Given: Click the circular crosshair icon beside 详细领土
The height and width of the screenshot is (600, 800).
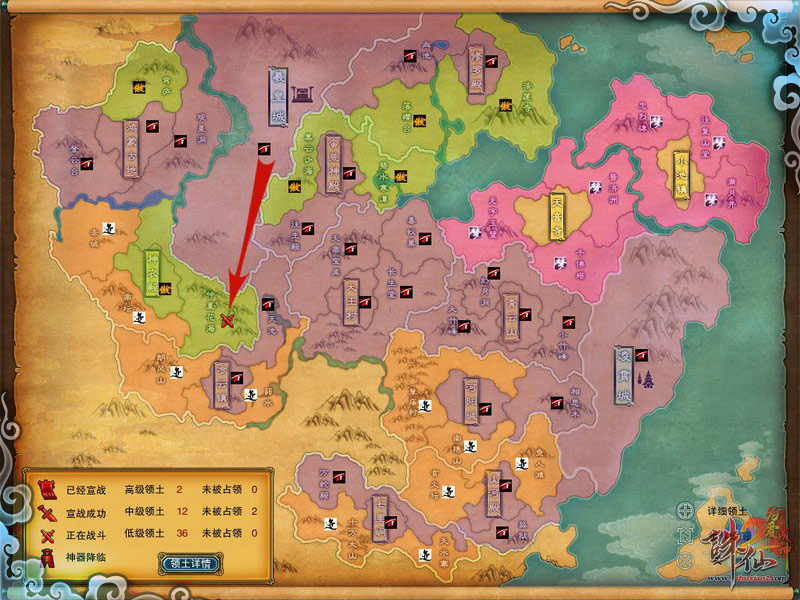Looking at the screenshot, I should pyautogui.click(x=685, y=509).
